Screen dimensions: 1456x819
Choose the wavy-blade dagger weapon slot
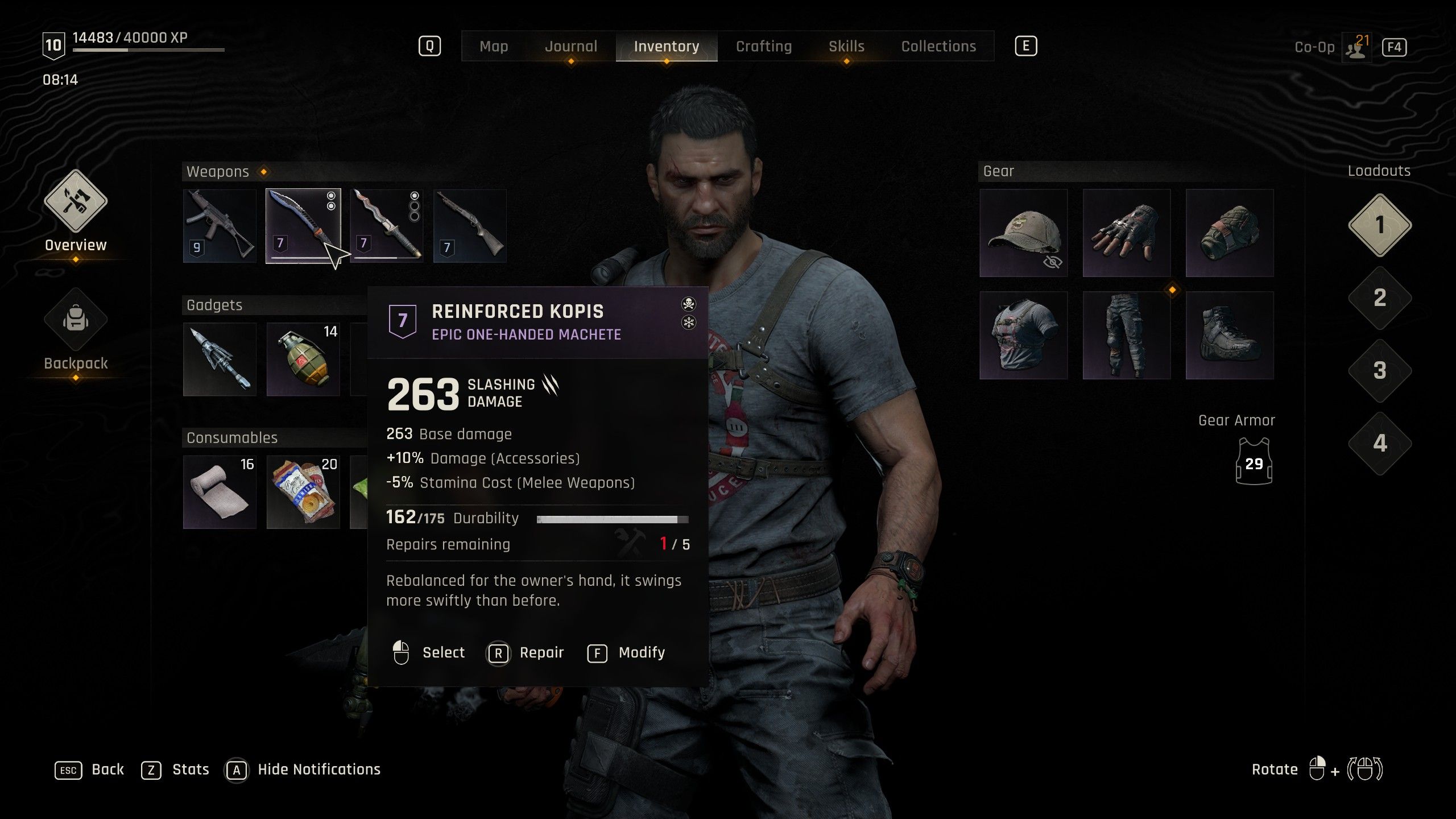point(387,226)
